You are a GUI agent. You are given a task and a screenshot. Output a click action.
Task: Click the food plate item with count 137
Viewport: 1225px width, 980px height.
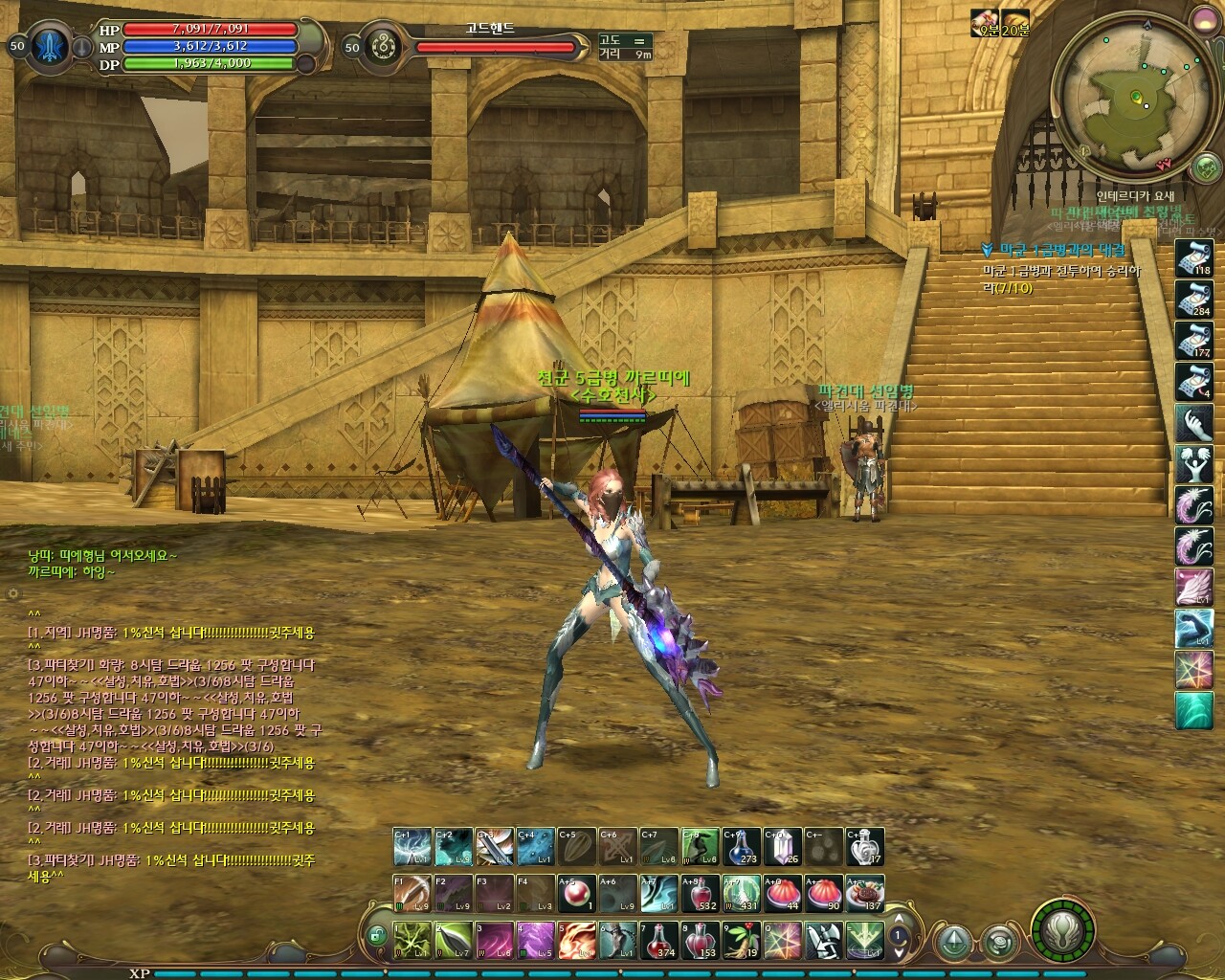[864, 893]
